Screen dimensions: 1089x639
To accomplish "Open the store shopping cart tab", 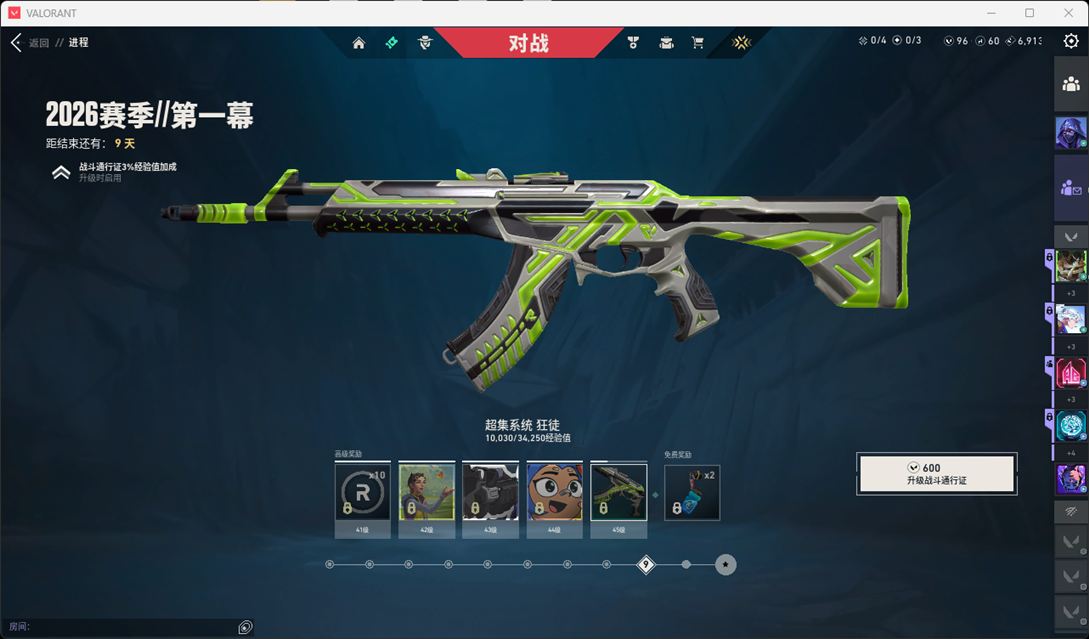I will (x=698, y=43).
